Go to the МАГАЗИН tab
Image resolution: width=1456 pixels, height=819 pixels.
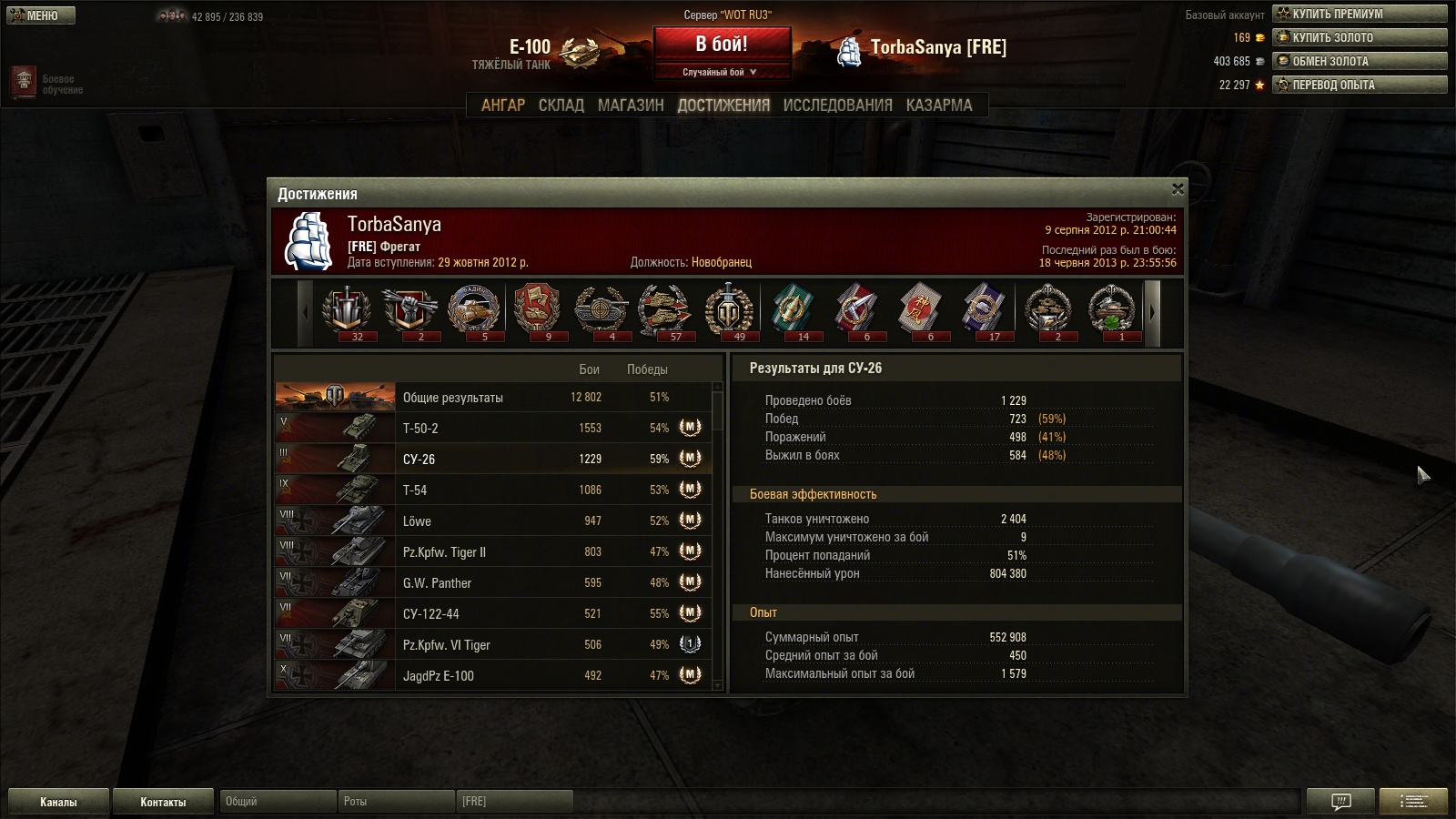(631, 106)
